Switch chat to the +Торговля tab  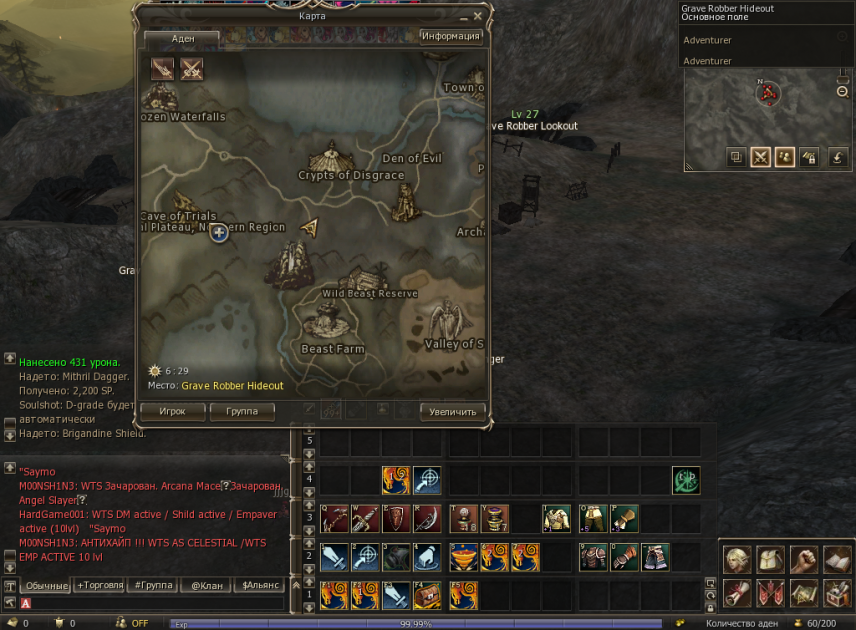102,585
